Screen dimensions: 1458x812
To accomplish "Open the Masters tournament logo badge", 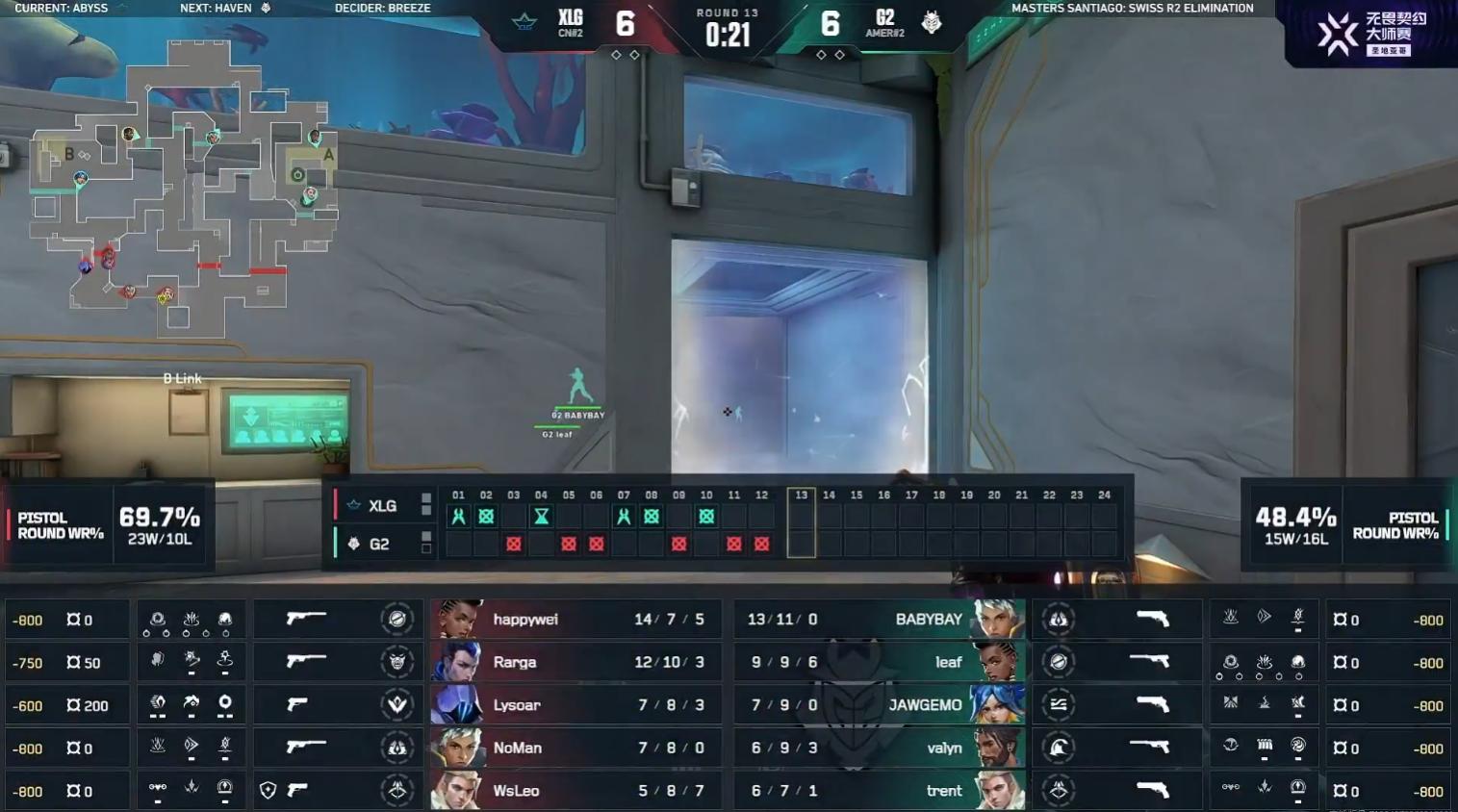I will pyautogui.click(x=1370, y=34).
